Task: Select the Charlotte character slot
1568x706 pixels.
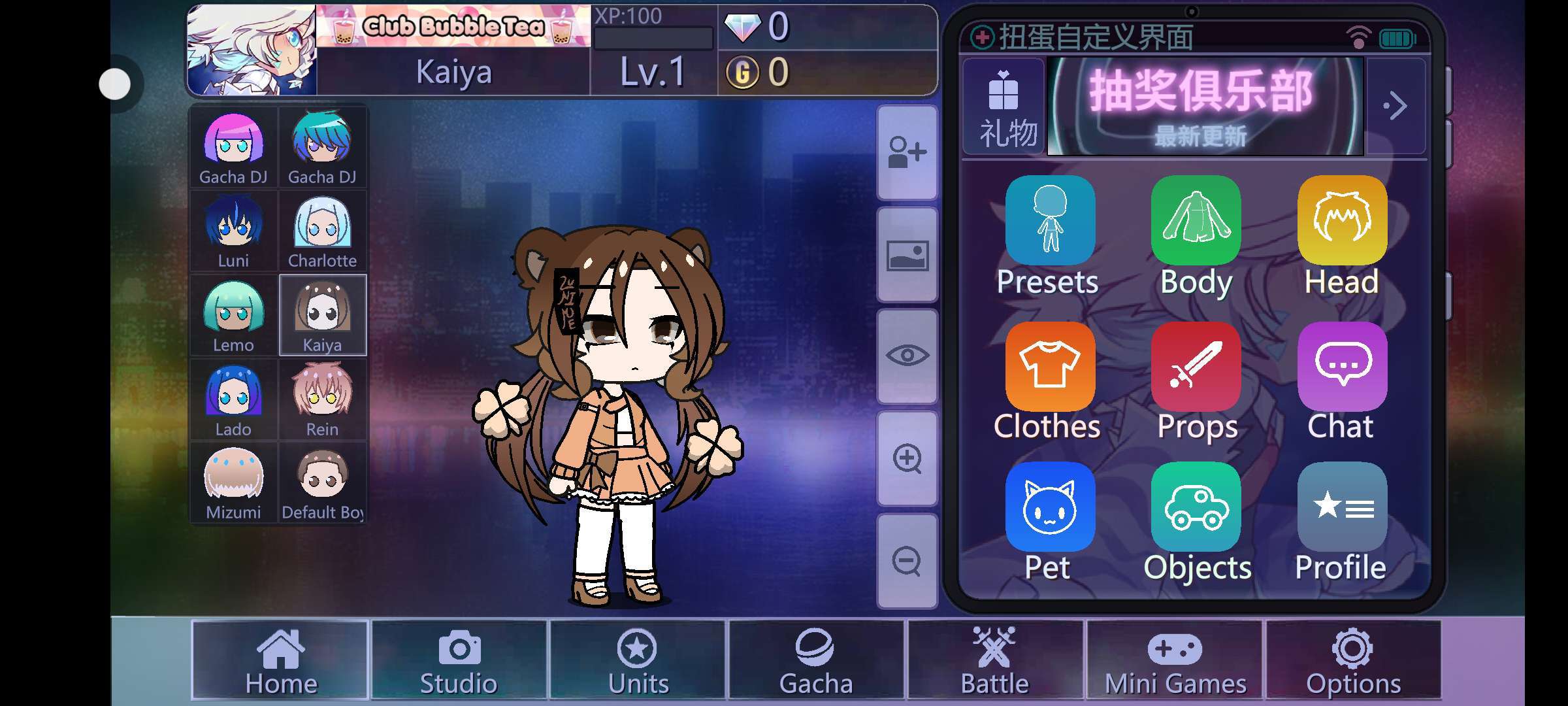Action: pos(322,231)
